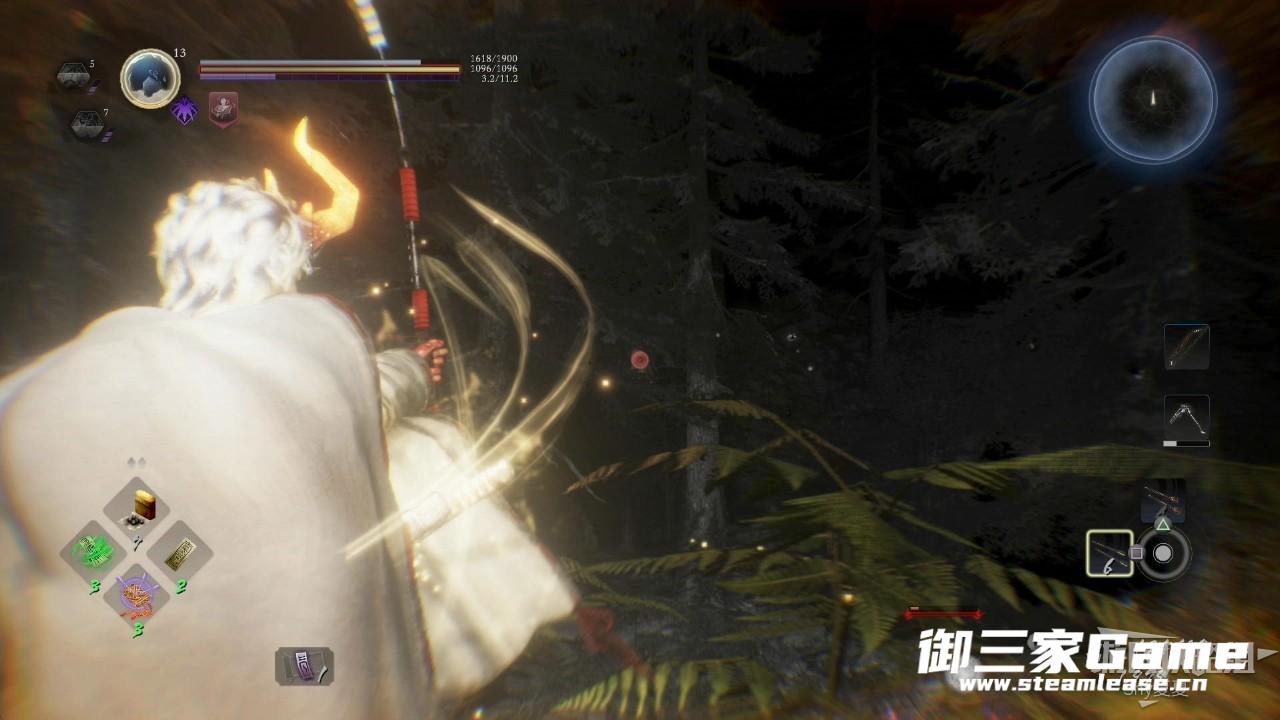Switch to the rifle ranged weapon slot
The height and width of the screenshot is (720, 1280).
click(1162, 500)
